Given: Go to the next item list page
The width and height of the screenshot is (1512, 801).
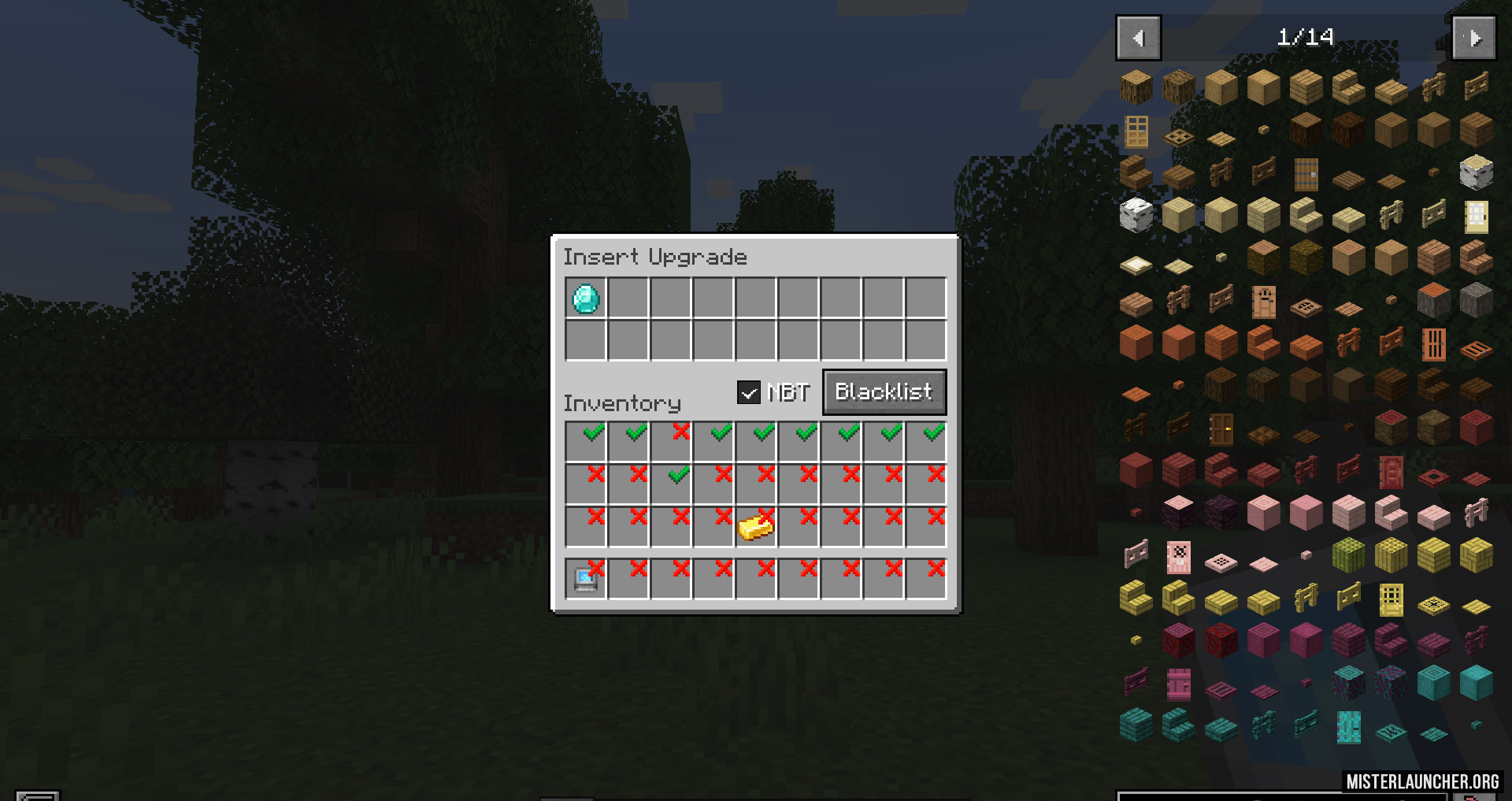Looking at the screenshot, I should coord(1473,38).
